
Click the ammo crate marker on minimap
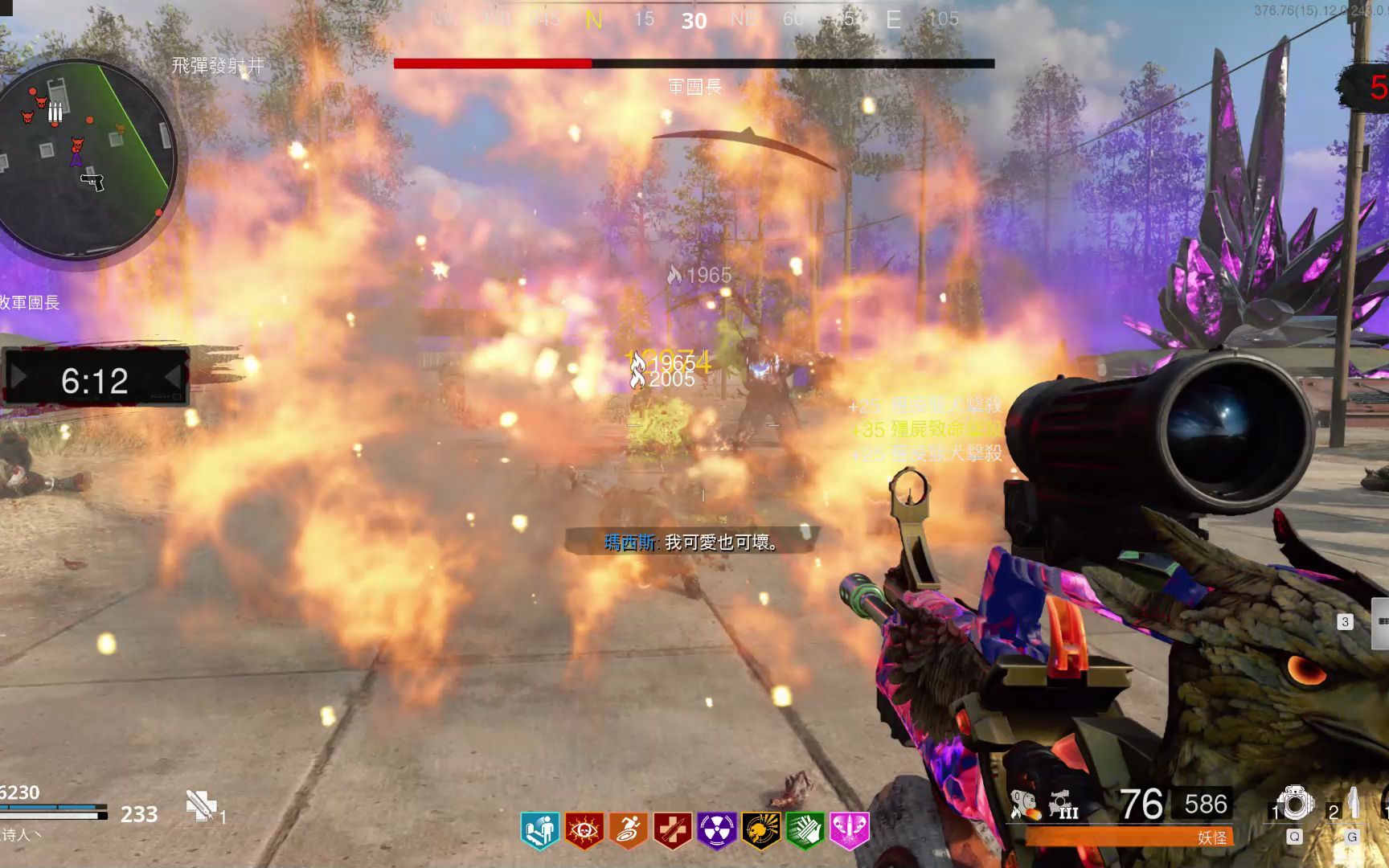click(55, 110)
